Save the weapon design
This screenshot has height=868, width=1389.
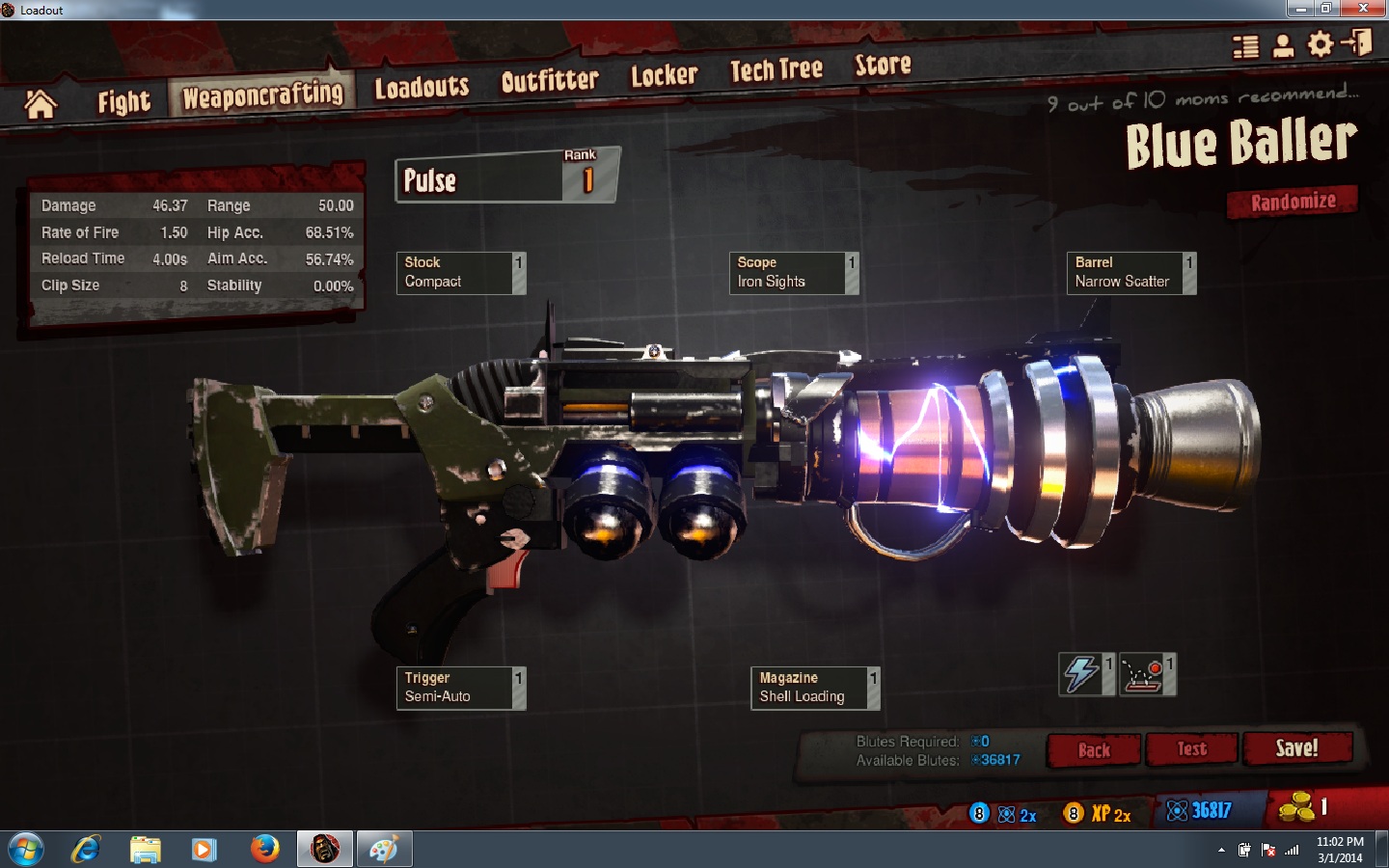click(1296, 748)
